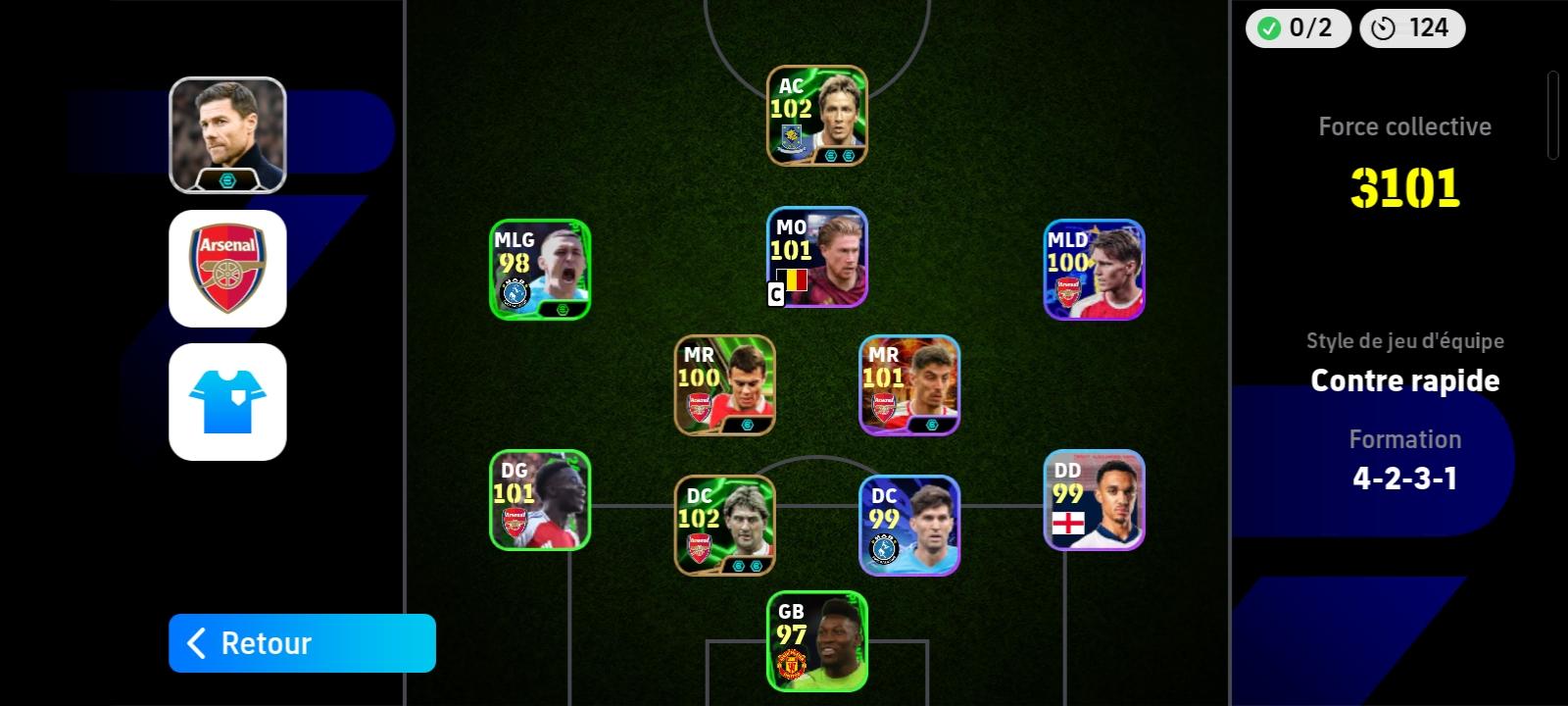Image resolution: width=1568 pixels, height=706 pixels.
Task: Select Havertz card rated 101 in MR
Action: click(908, 383)
